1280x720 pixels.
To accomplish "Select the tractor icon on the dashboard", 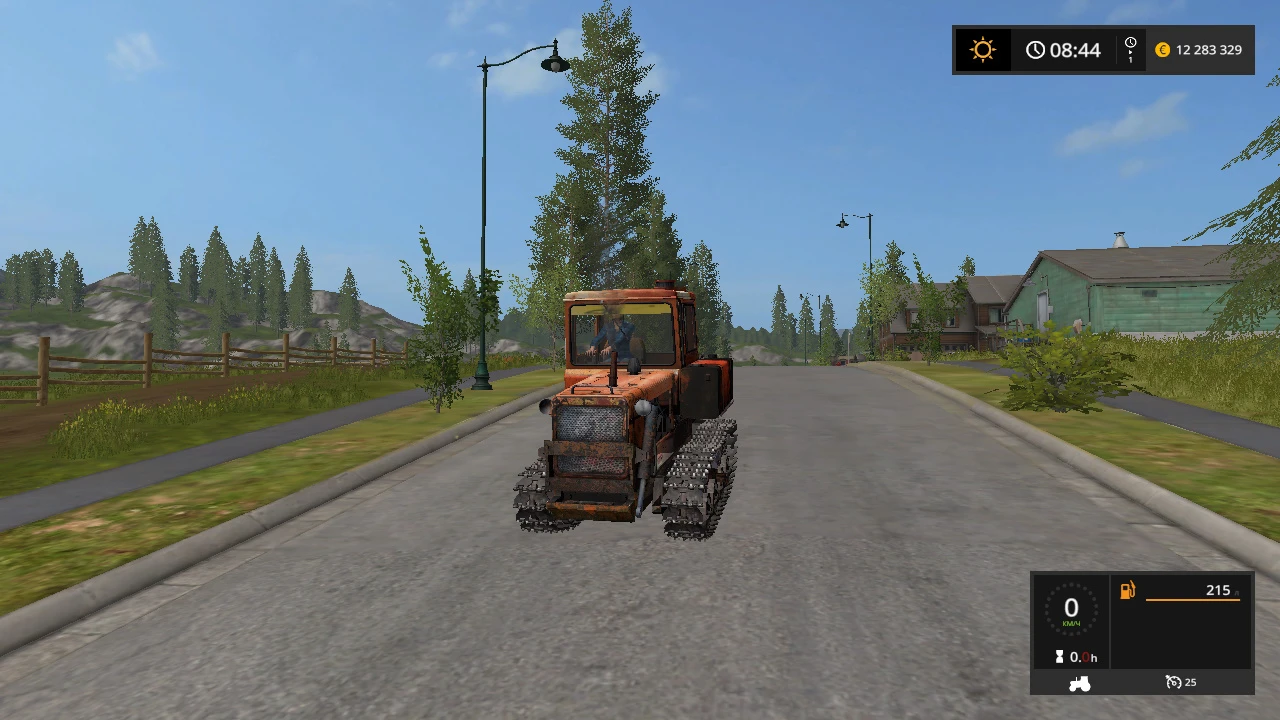I will 1079,682.
